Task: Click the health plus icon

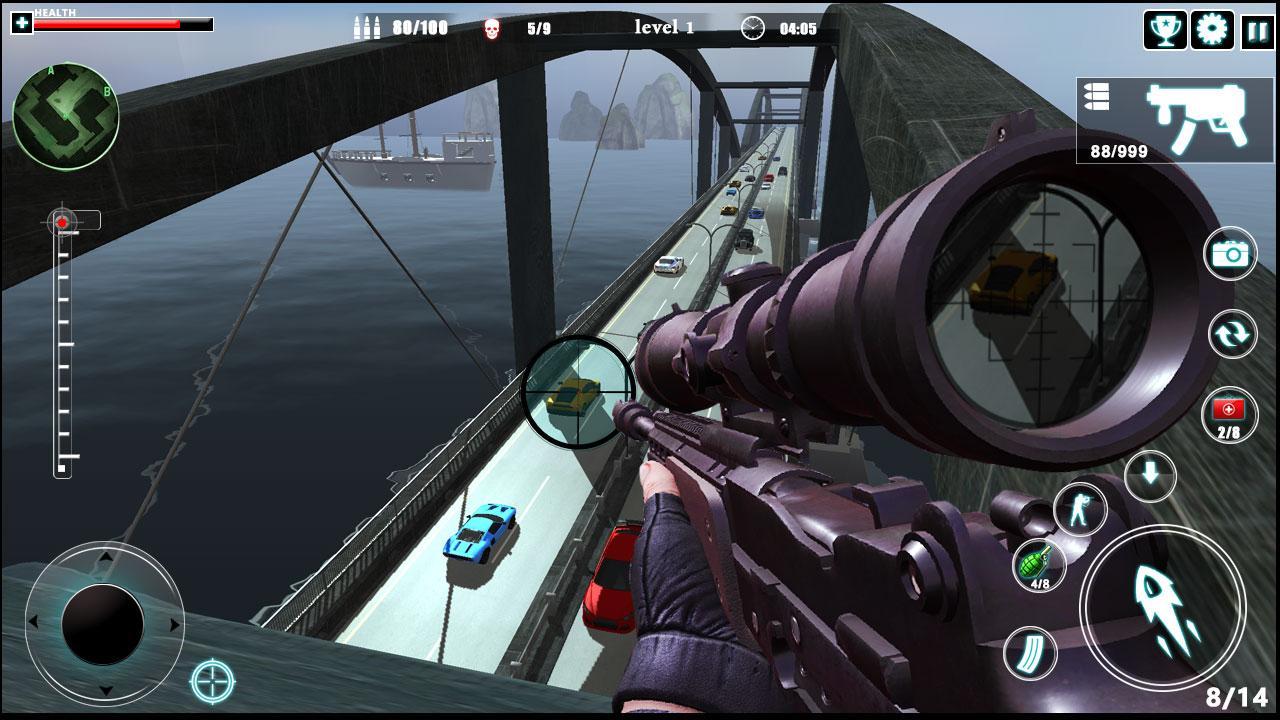Action: [22, 23]
